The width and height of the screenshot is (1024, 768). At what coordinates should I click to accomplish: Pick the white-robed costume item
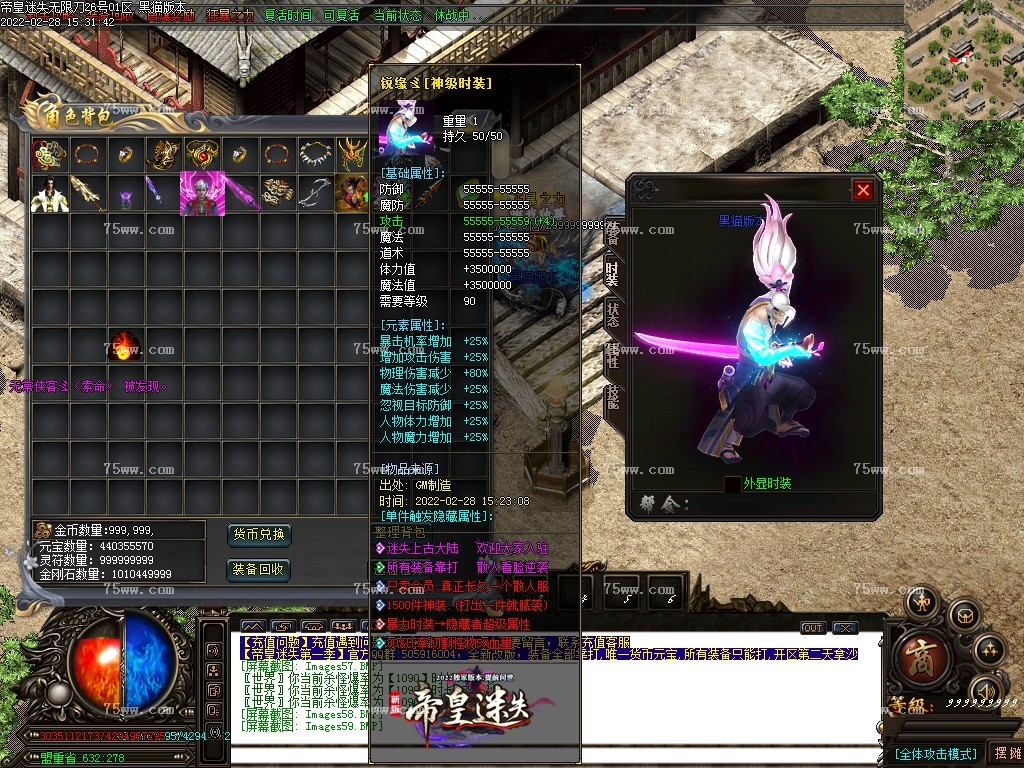point(47,193)
